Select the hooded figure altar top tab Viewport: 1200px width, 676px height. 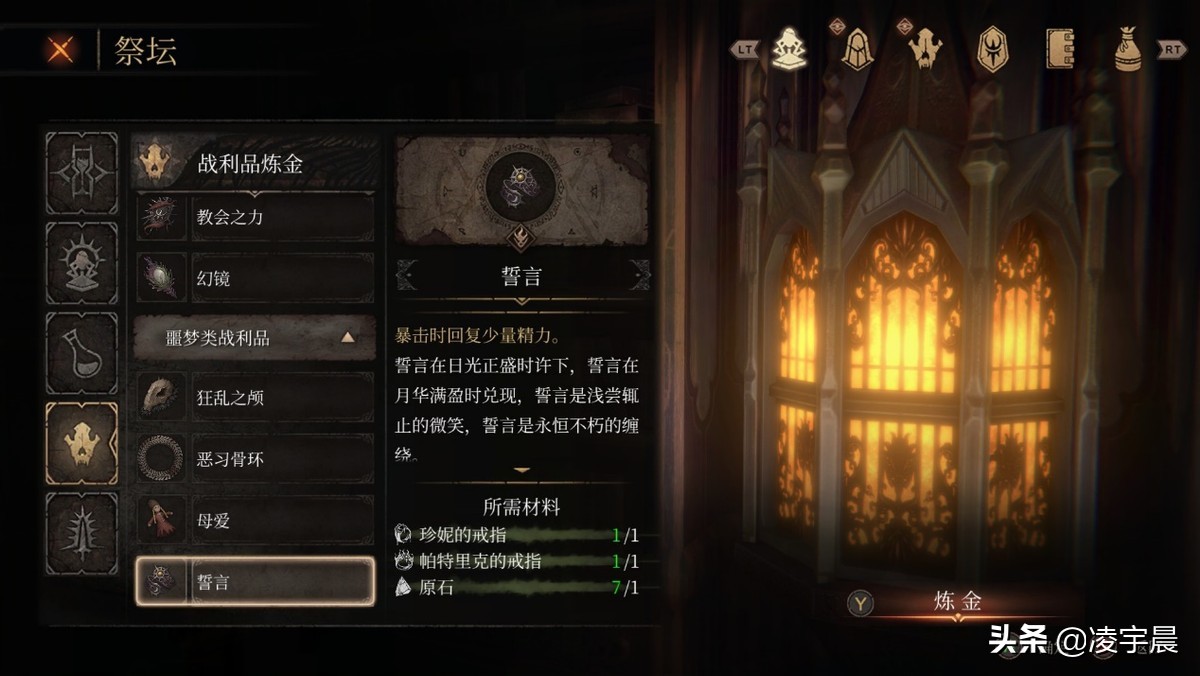[789, 48]
